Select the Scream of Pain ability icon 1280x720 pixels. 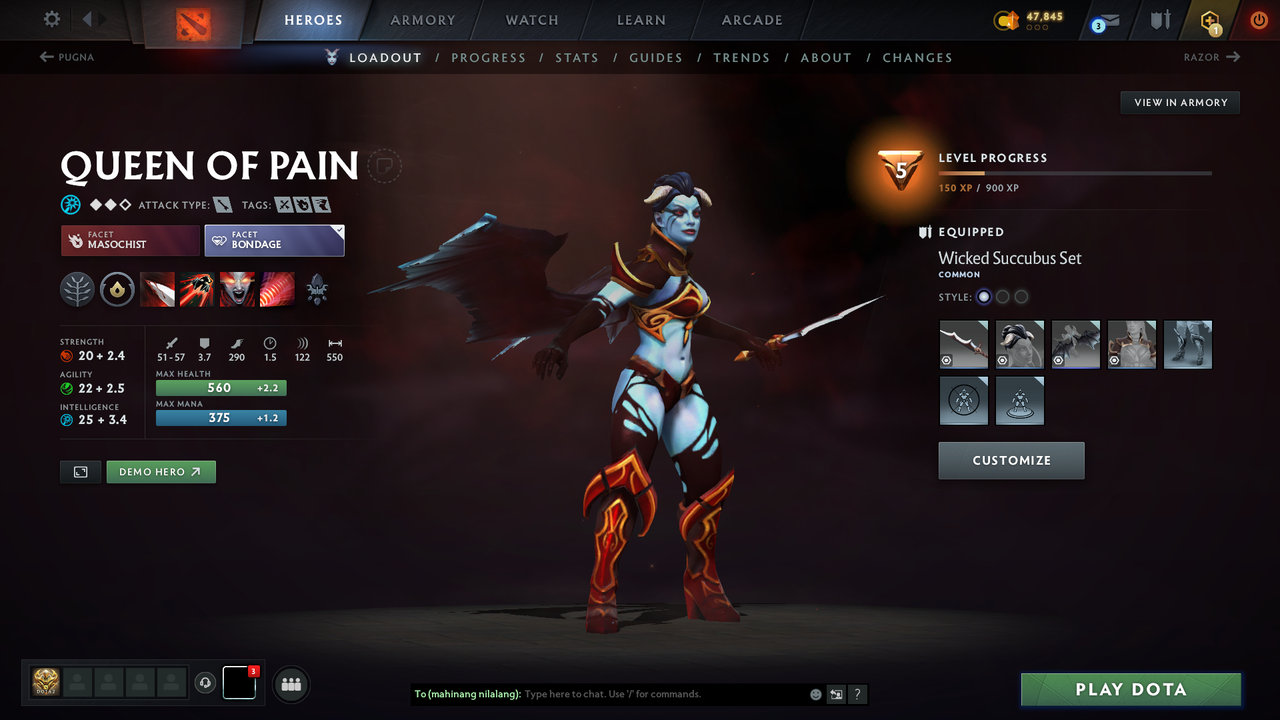[237, 290]
